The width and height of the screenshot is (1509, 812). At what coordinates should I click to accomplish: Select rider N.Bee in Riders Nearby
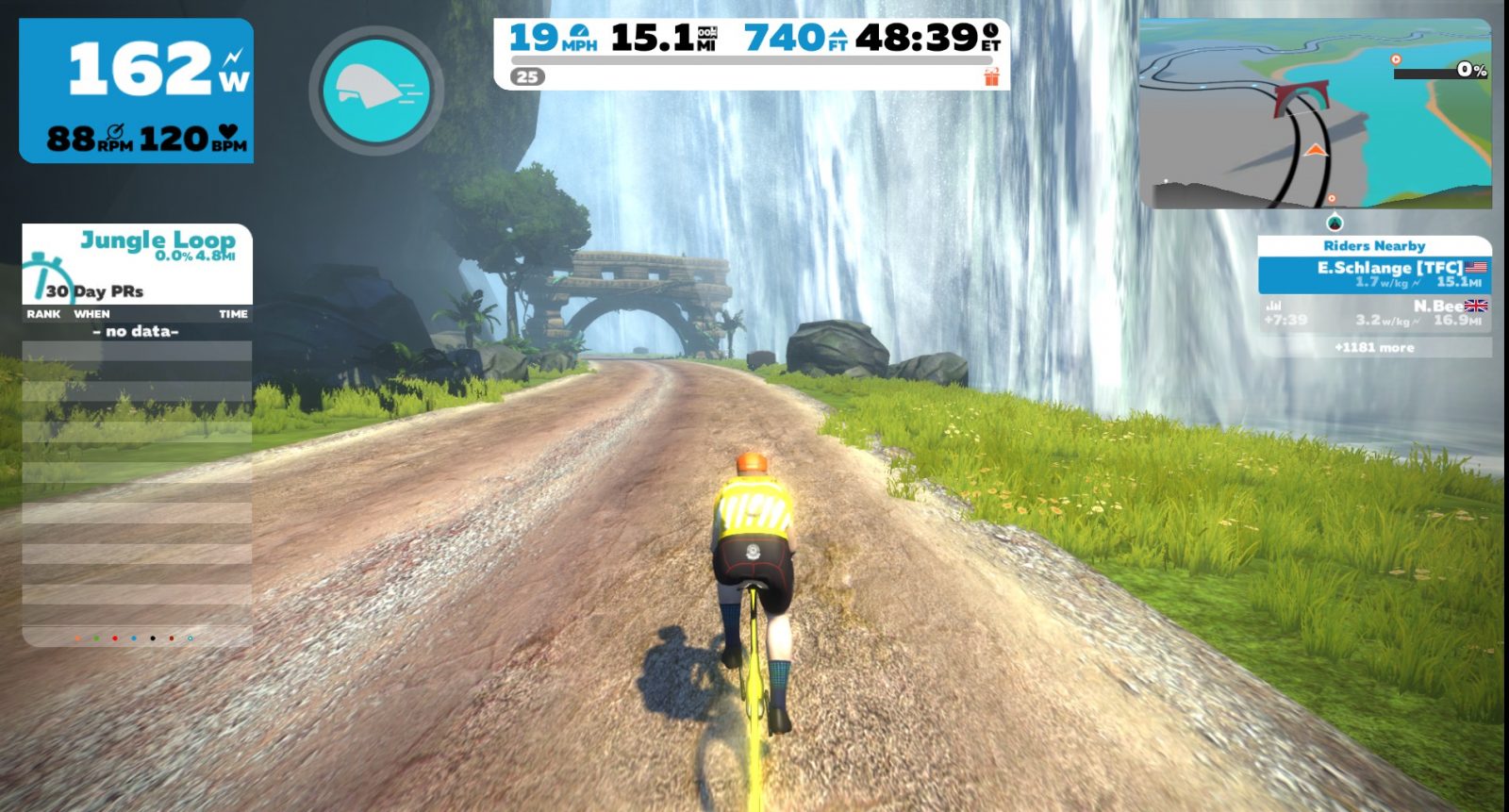(1374, 313)
